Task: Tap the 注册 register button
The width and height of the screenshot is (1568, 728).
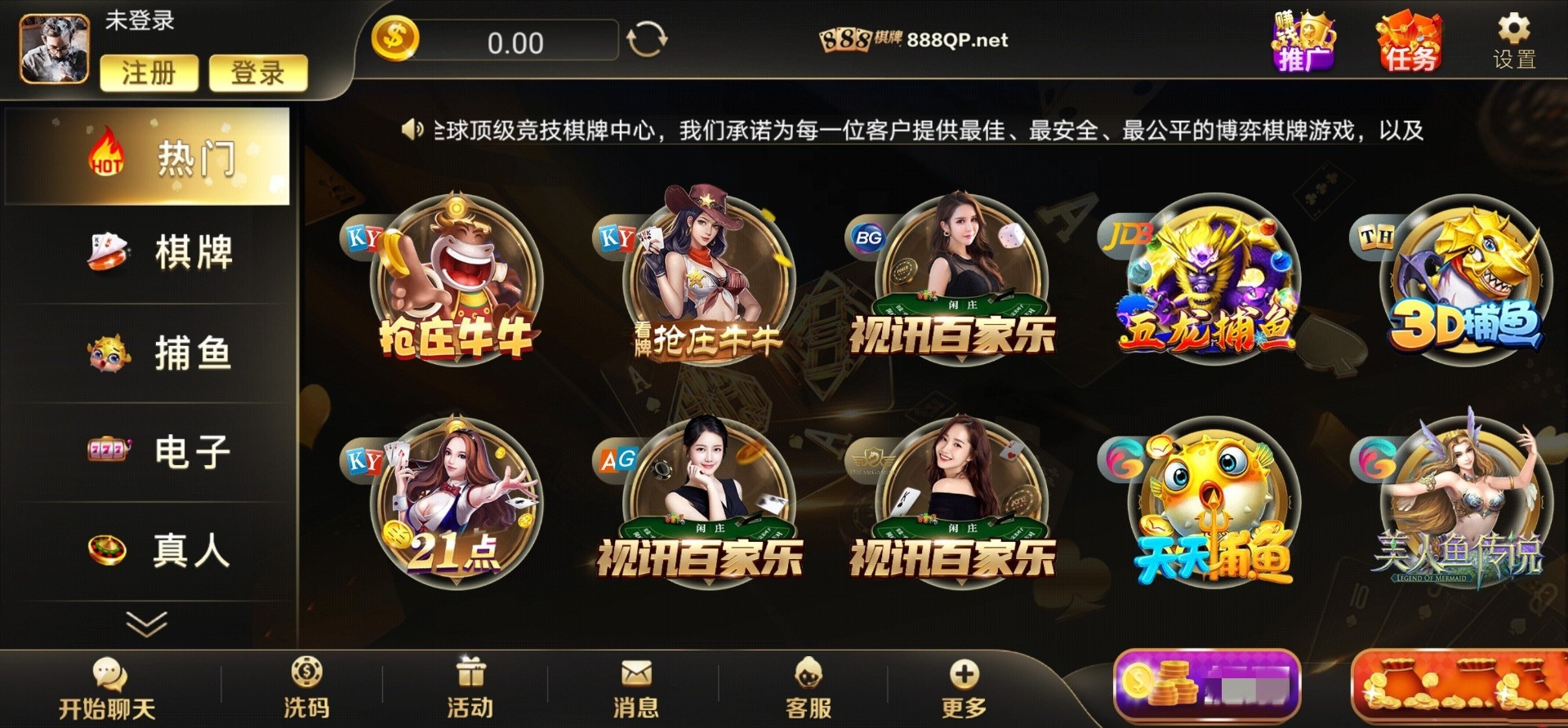Action: [x=149, y=72]
